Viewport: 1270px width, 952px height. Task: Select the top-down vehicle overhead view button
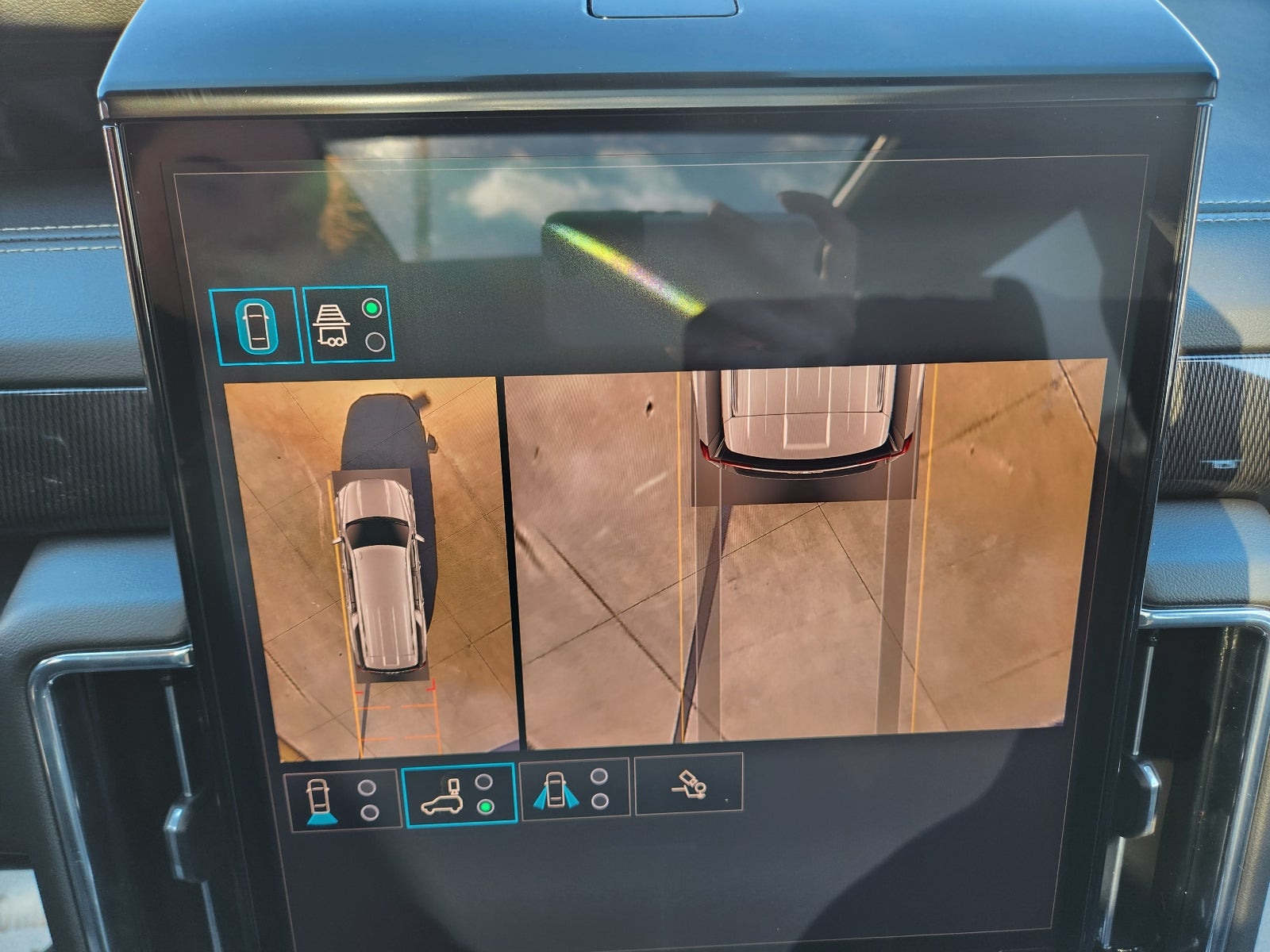coord(256,325)
